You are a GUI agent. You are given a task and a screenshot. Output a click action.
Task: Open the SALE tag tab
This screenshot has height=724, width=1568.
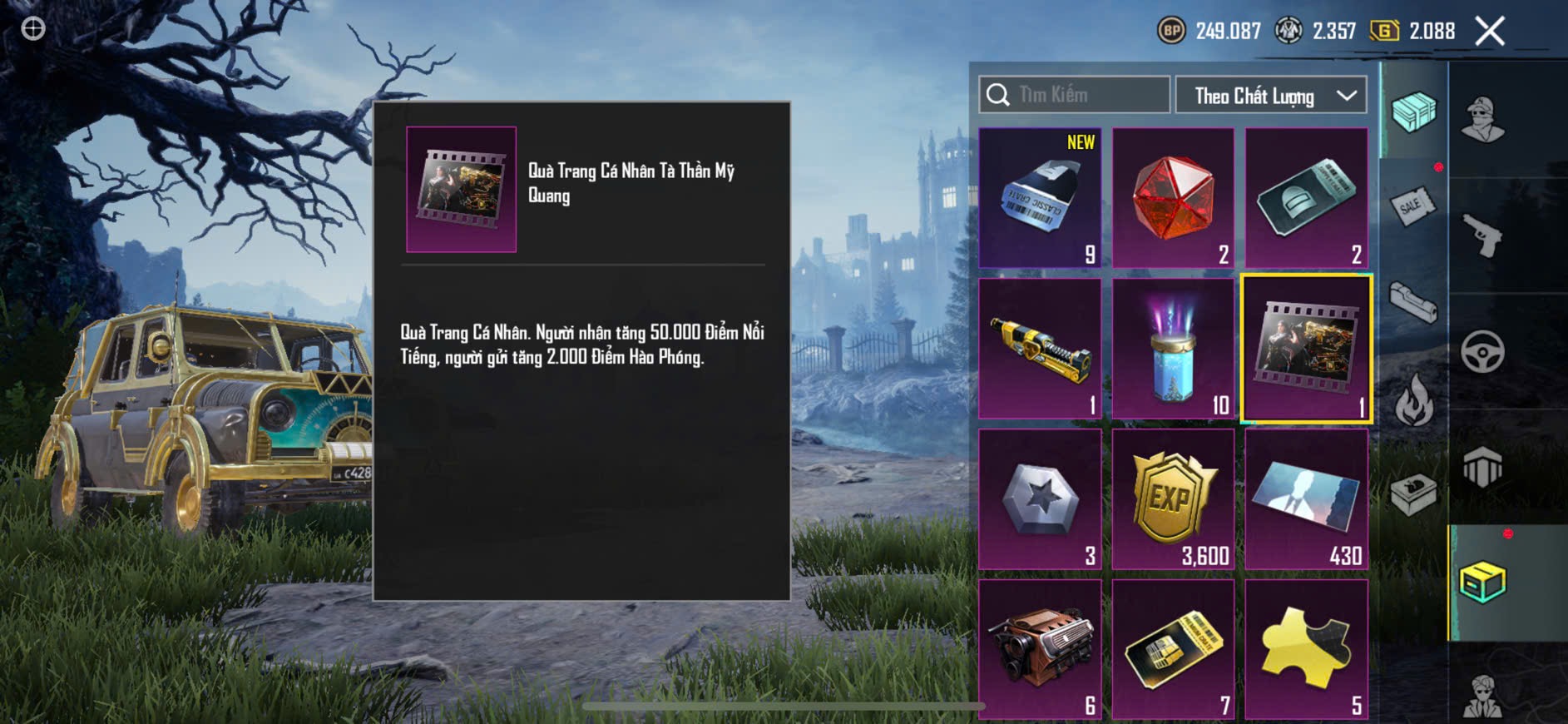pyautogui.click(x=1413, y=205)
